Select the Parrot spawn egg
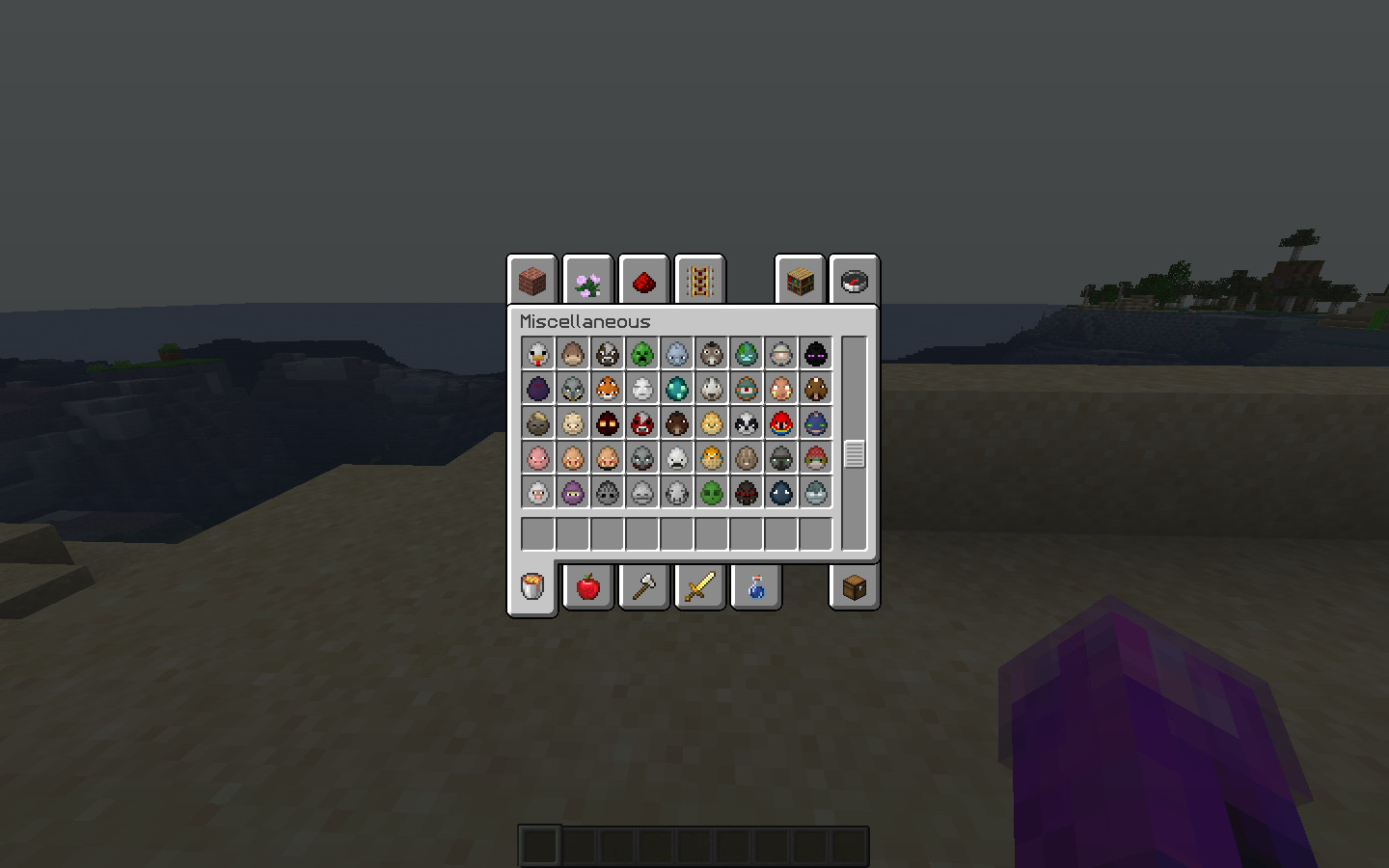 [x=780, y=422]
